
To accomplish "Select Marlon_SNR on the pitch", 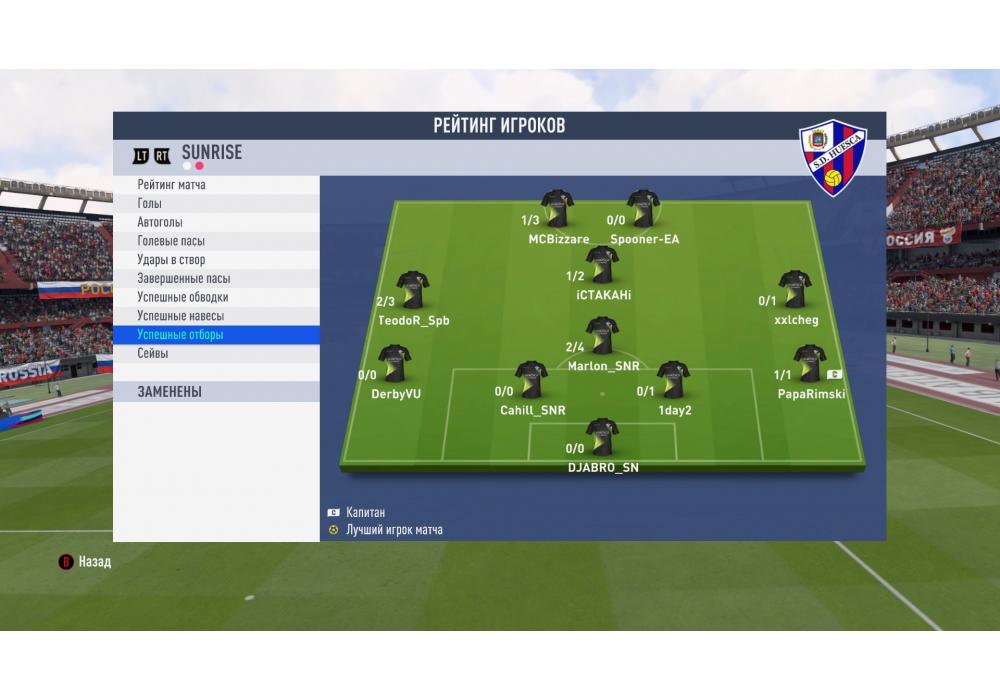I will click(x=602, y=336).
